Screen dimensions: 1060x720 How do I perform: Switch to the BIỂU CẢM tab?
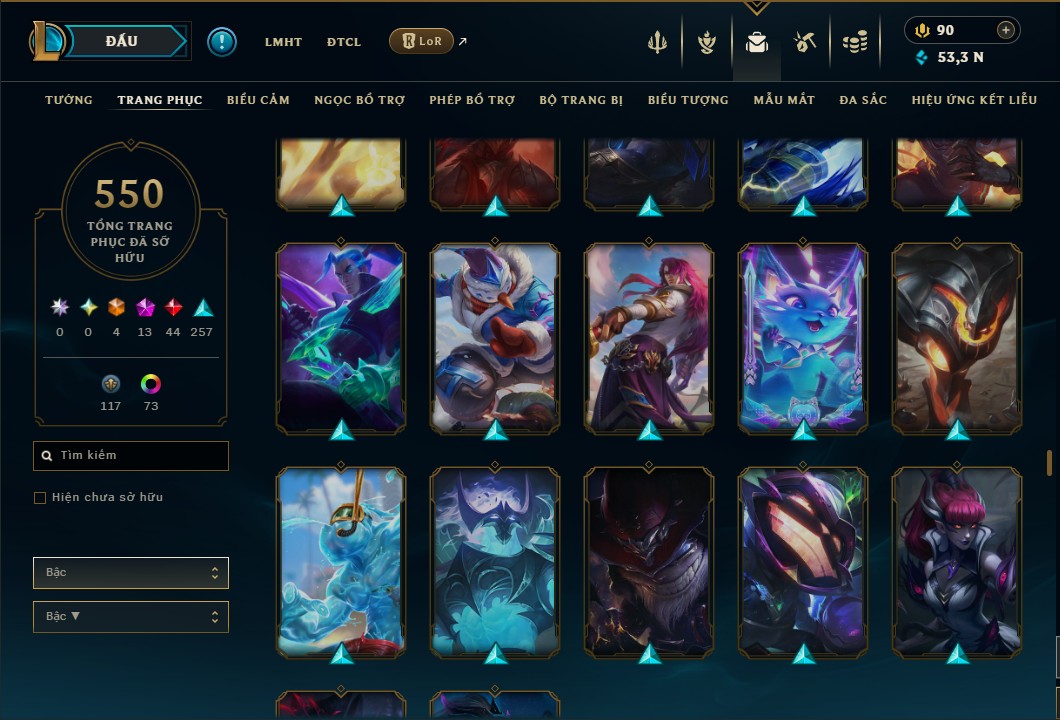click(258, 100)
